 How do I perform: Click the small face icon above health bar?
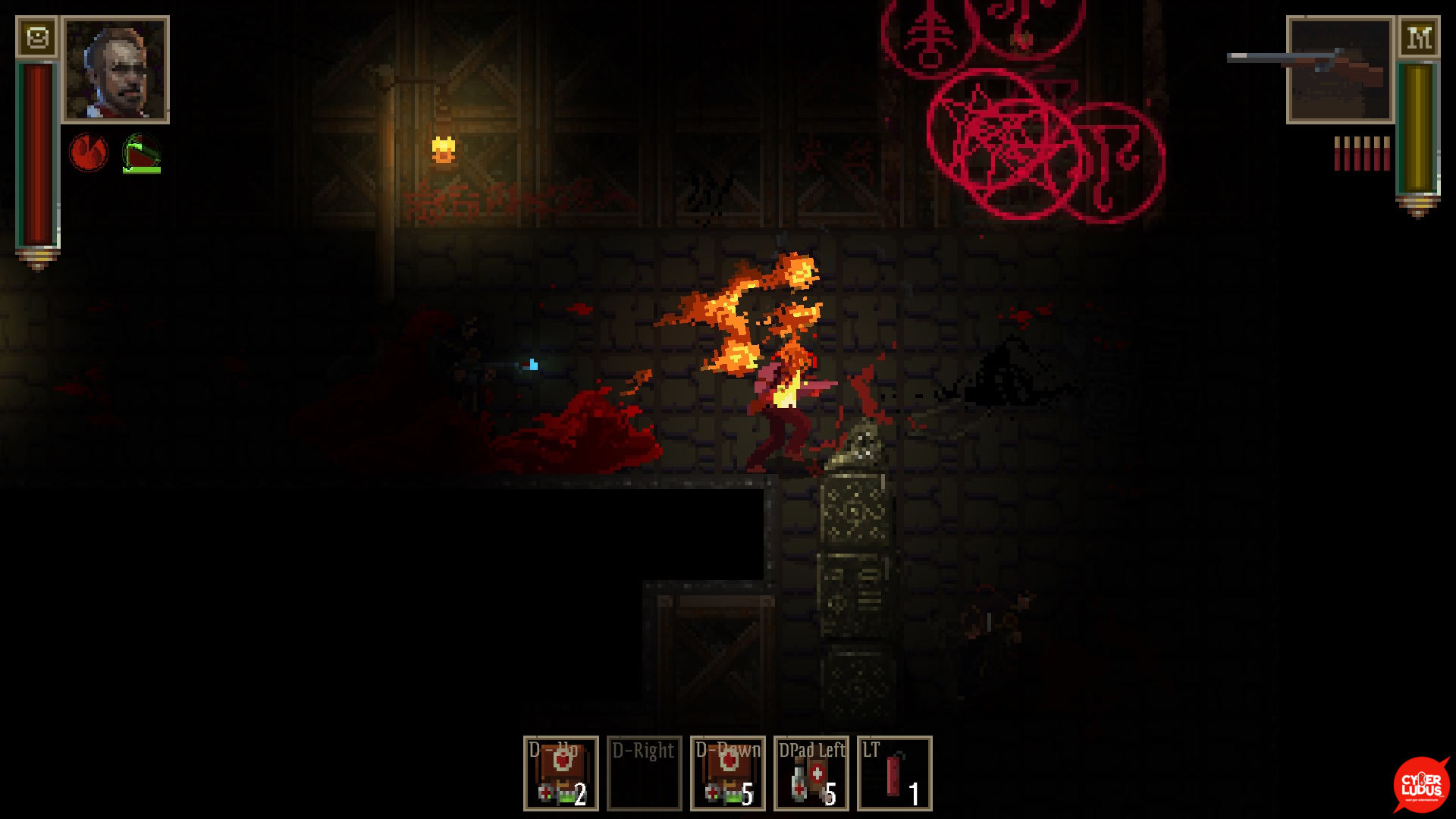(37, 37)
